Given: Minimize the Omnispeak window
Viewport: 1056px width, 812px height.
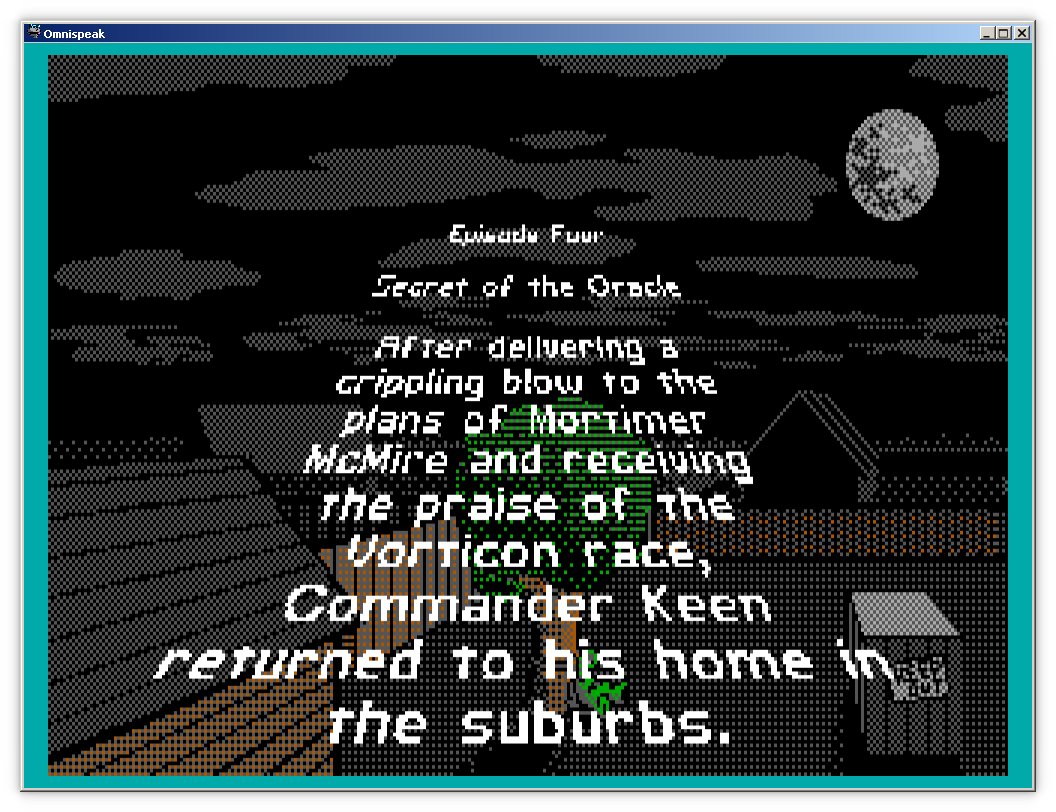Looking at the screenshot, I should pos(988,33).
